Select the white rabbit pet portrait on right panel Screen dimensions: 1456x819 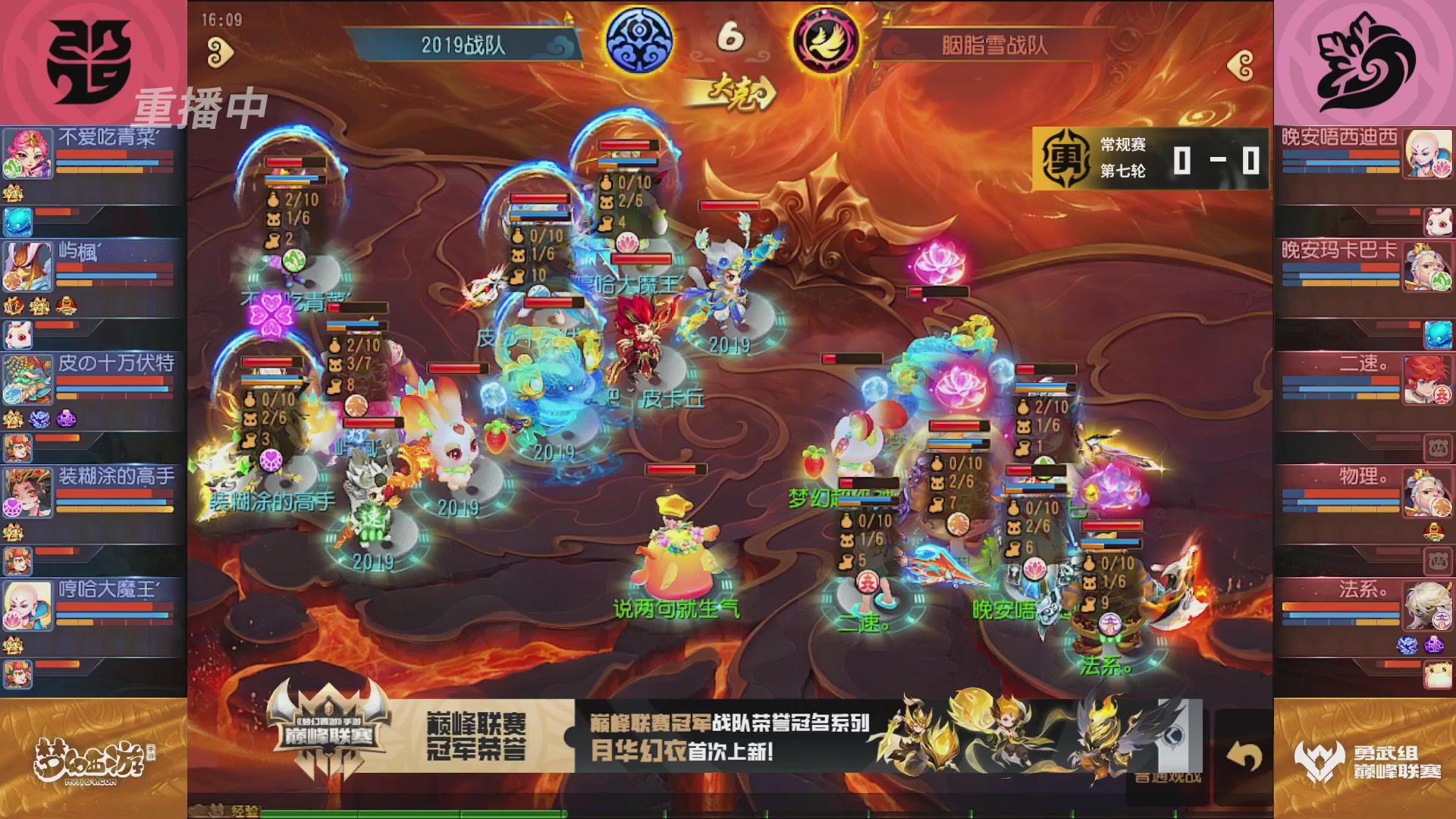(x=1438, y=222)
